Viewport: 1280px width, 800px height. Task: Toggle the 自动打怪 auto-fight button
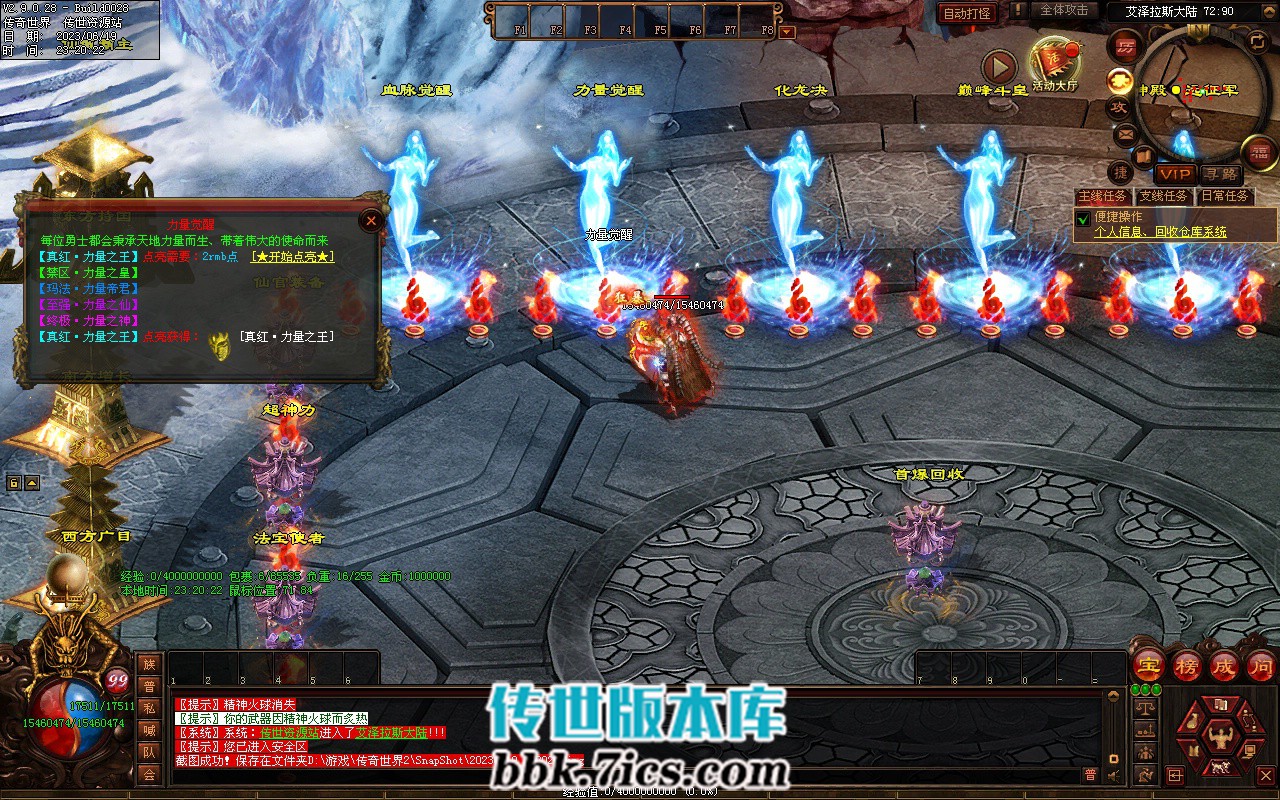(x=967, y=13)
